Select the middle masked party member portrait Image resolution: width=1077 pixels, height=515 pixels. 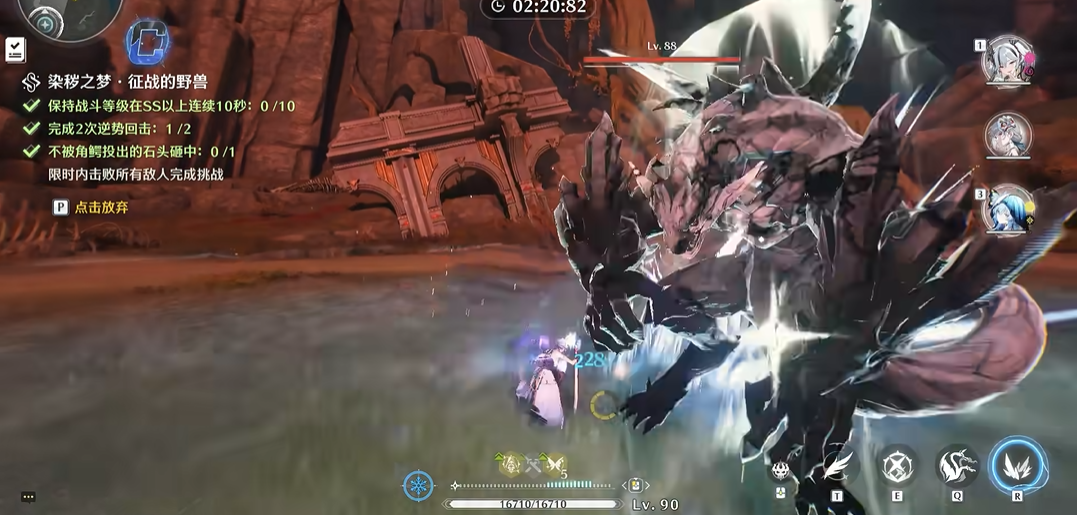1007,134
